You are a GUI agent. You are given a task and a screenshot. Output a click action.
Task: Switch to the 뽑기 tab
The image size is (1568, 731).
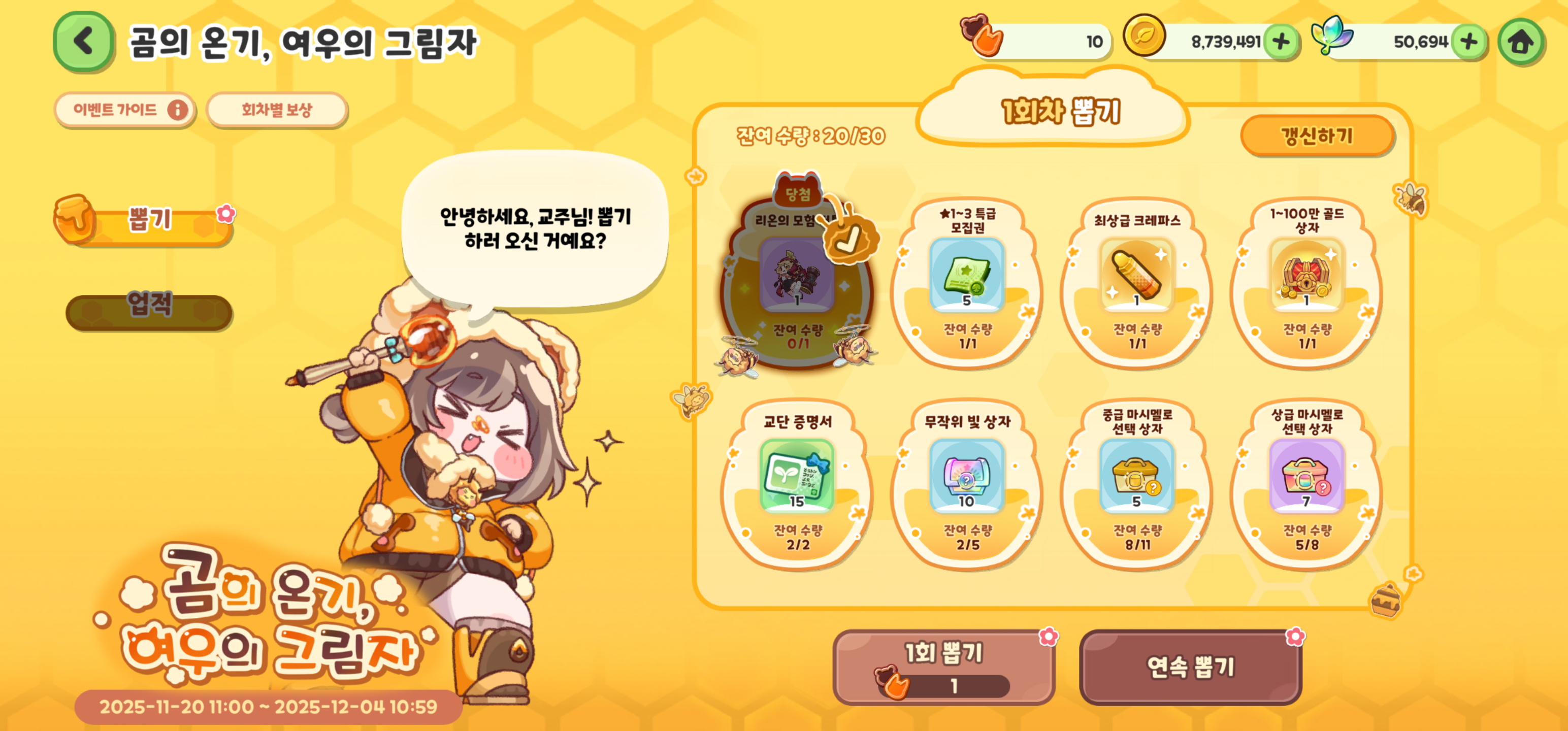pyautogui.click(x=149, y=220)
